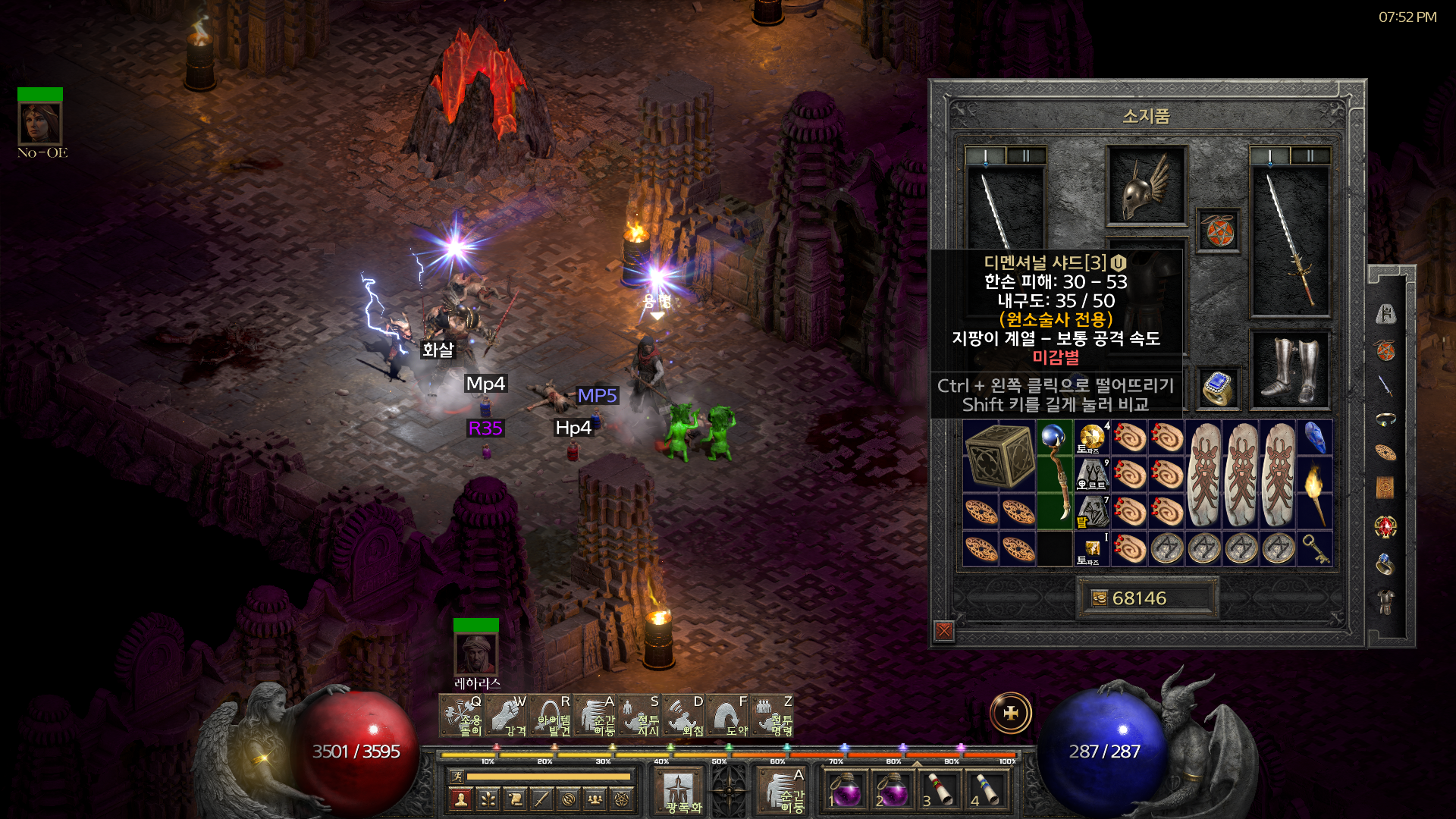Select the Horadric Cube in the inventory
This screenshot has height=819, width=1456.
[999, 456]
